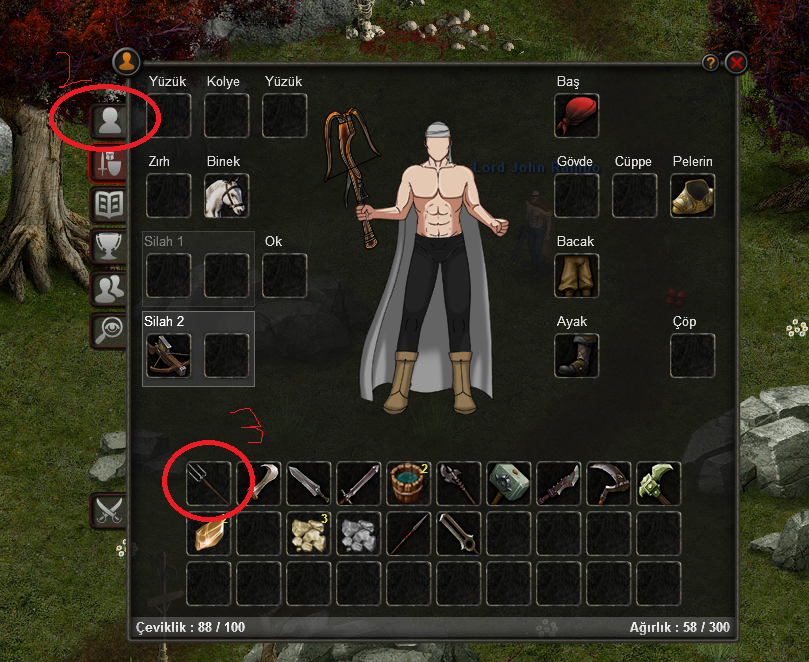Click the empty Çöp trash slot
The width and height of the screenshot is (809, 662).
[x=693, y=356]
